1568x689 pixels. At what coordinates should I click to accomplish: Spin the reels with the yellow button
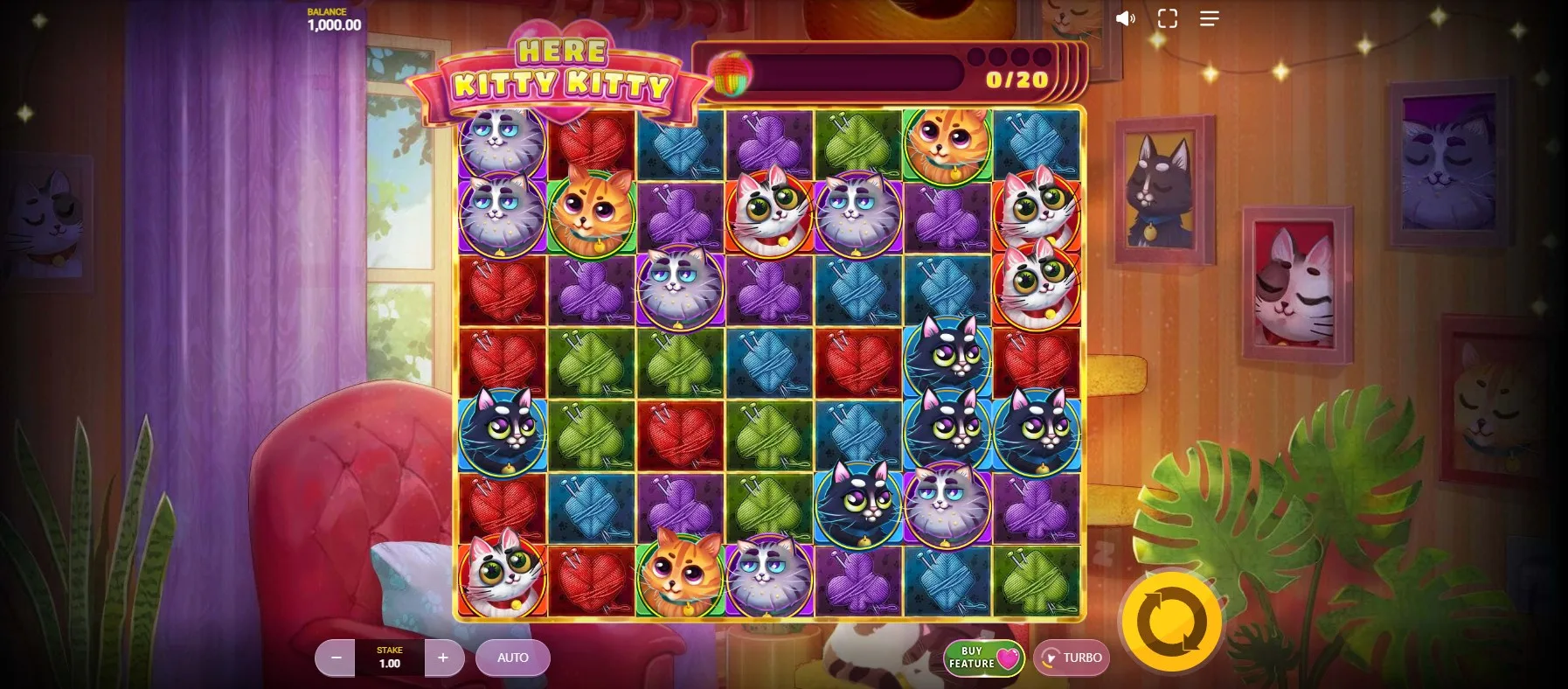1171,622
